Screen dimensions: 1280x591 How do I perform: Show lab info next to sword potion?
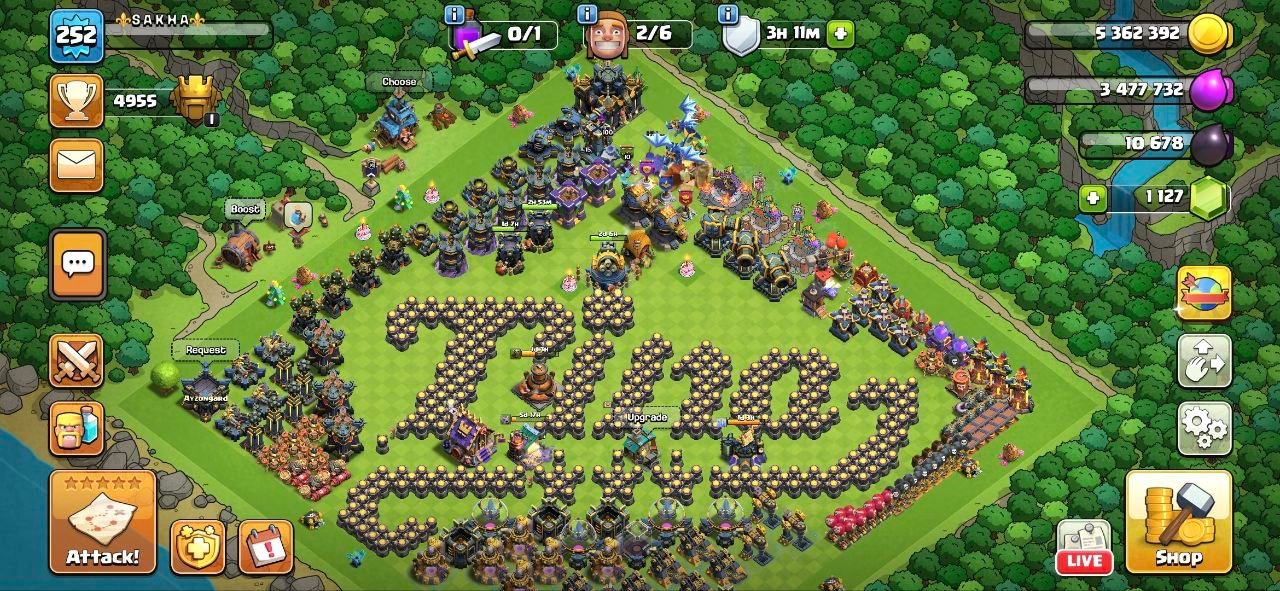(455, 14)
